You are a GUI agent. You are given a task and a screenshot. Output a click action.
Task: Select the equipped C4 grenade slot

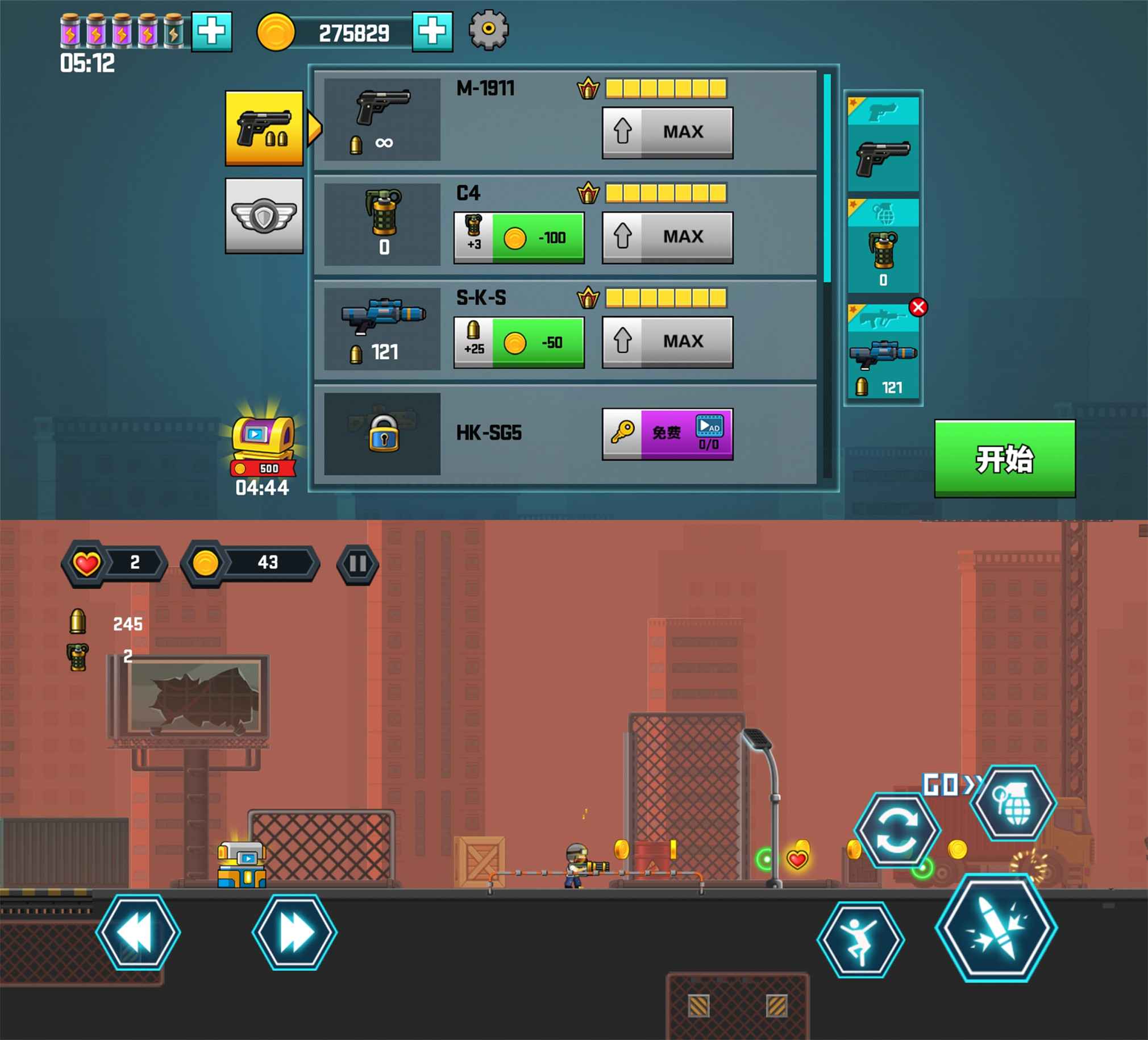[x=883, y=246]
